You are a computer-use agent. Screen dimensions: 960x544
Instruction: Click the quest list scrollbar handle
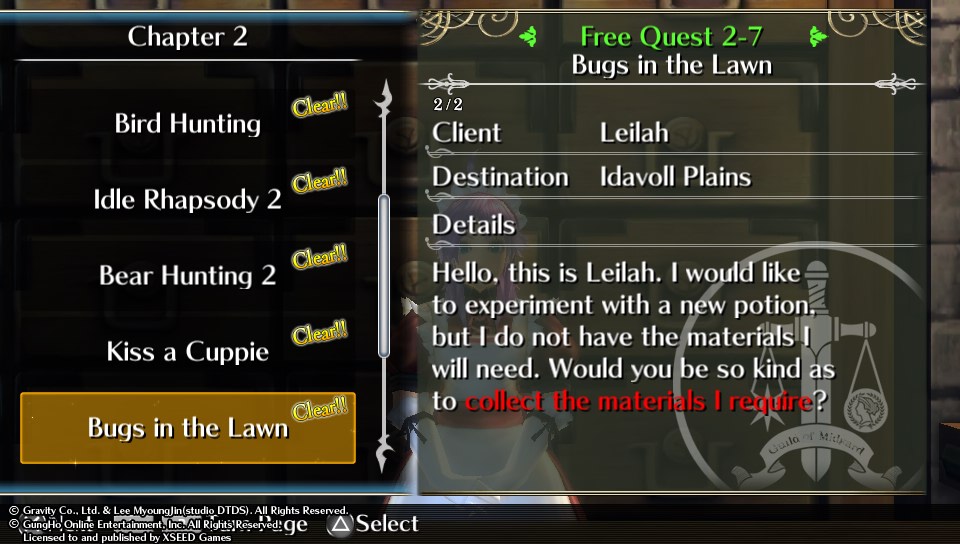[x=383, y=275]
